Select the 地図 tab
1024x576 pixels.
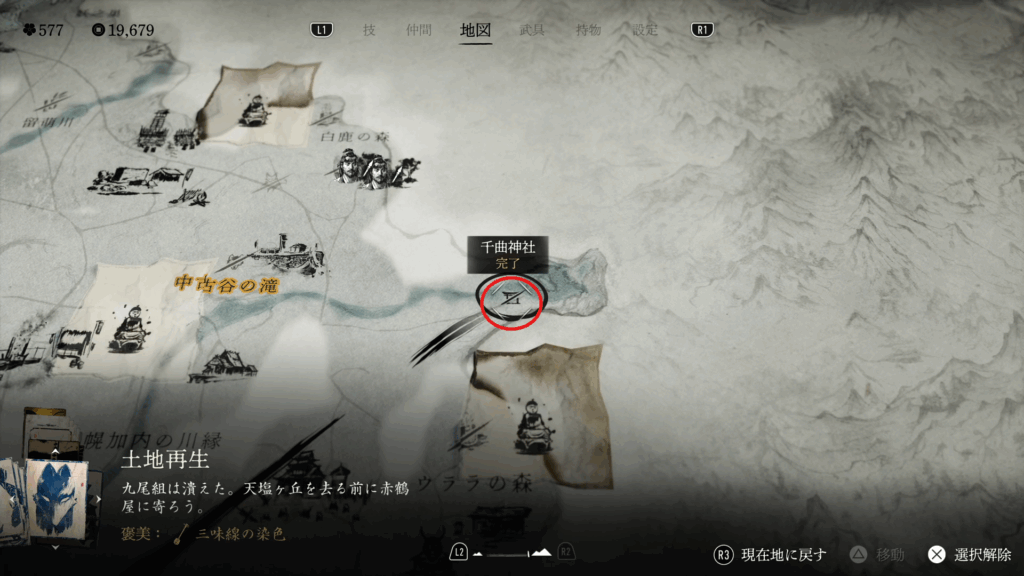[475, 30]
